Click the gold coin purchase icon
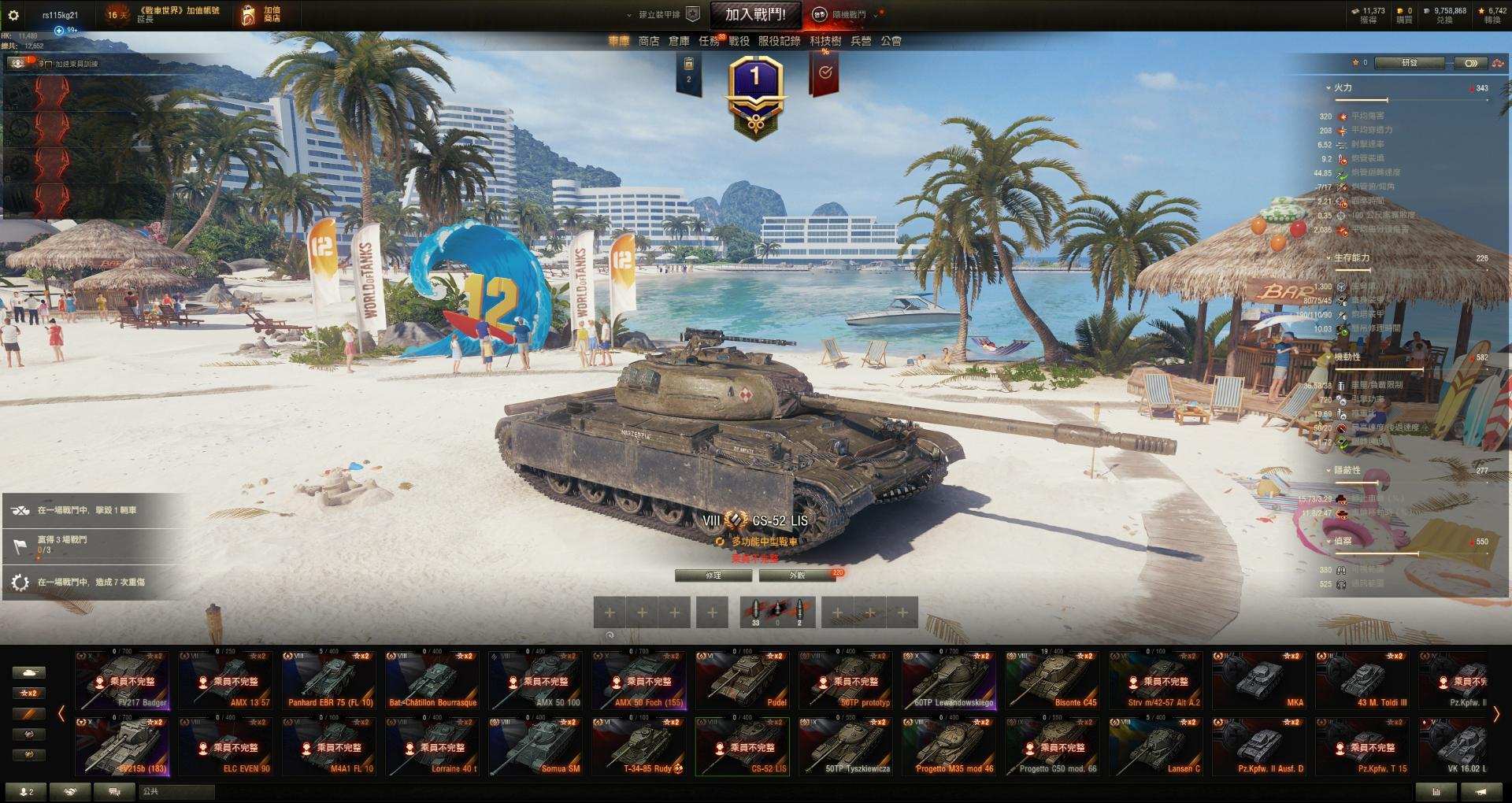The width and height of the screenshot is (1512, 803). pyautogui.click(x=1399, y=11)
